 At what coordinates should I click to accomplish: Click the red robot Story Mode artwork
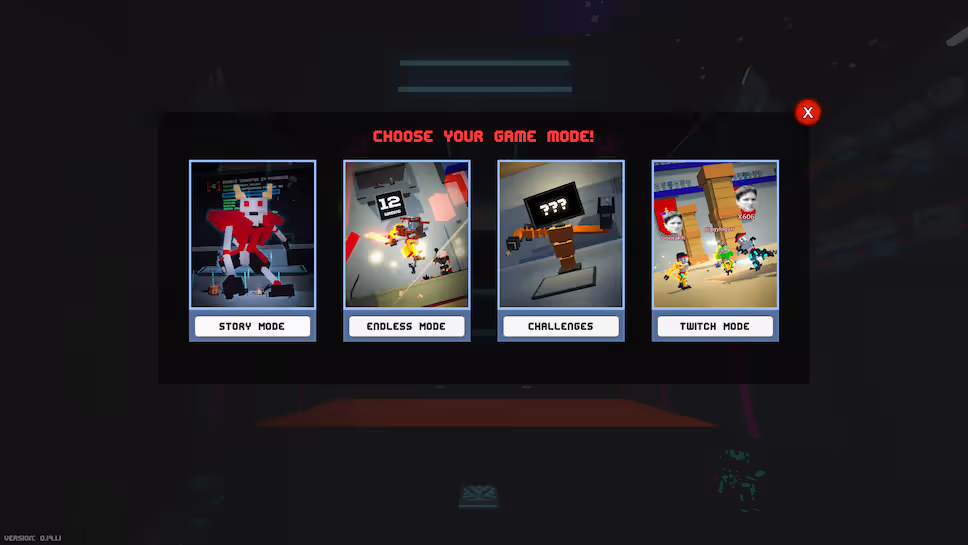point(252,234)
